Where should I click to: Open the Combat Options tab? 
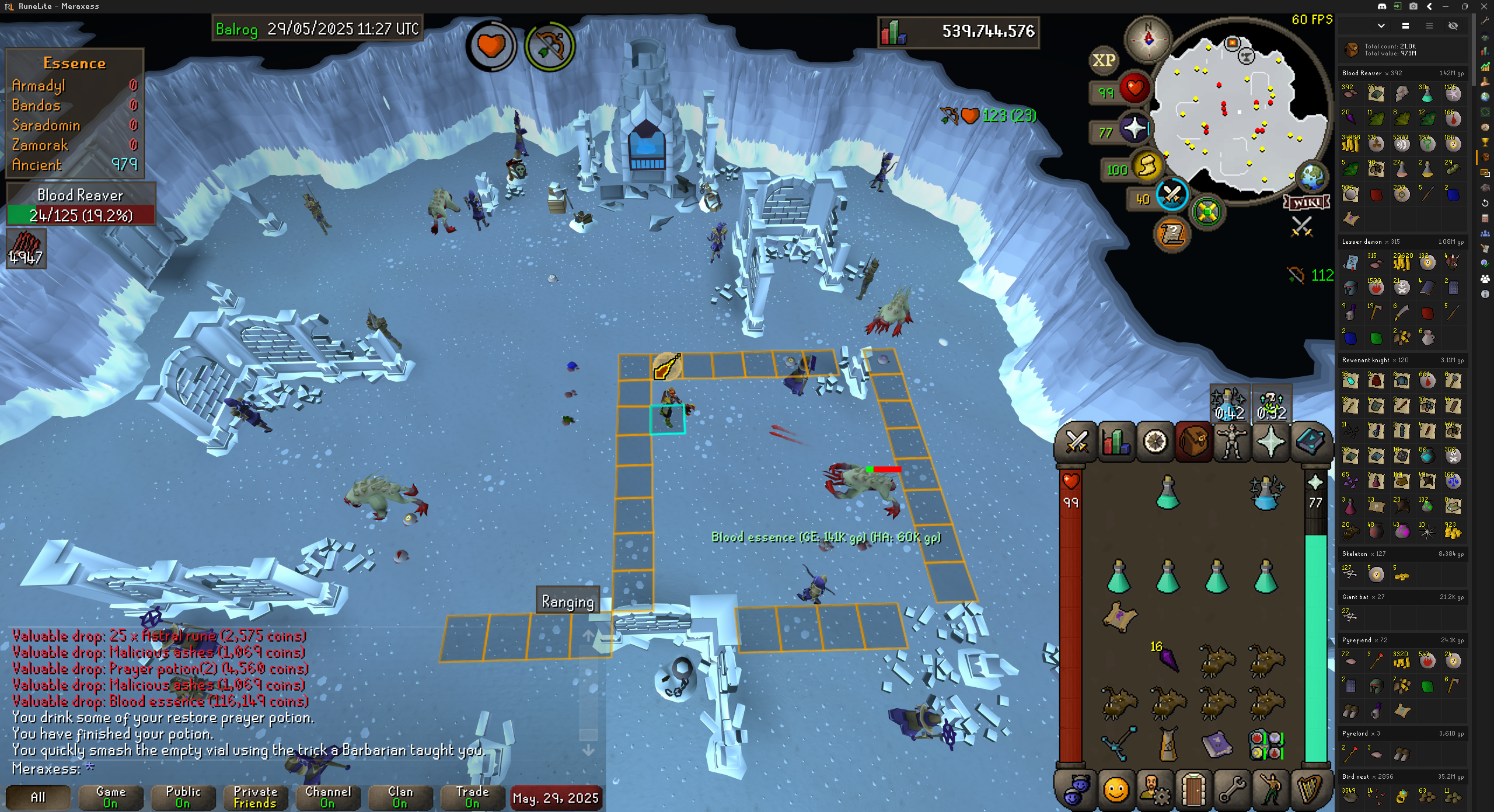(1077, 442)
